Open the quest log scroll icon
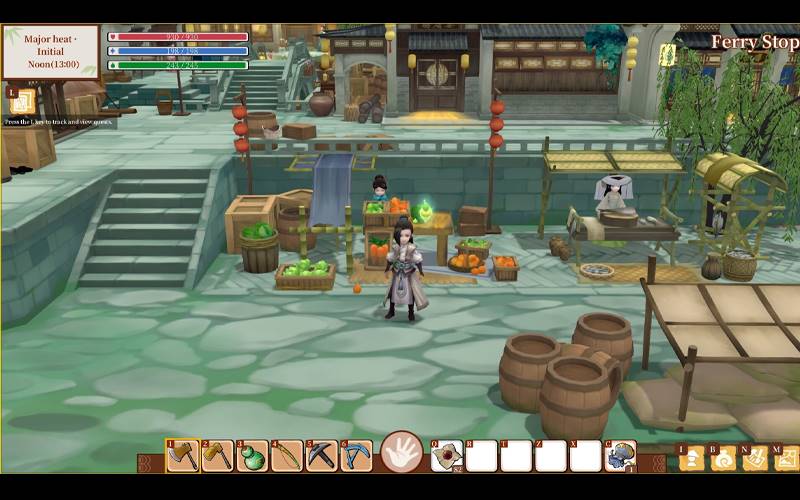This screenshot has width=800, height=500. point(23,101)
